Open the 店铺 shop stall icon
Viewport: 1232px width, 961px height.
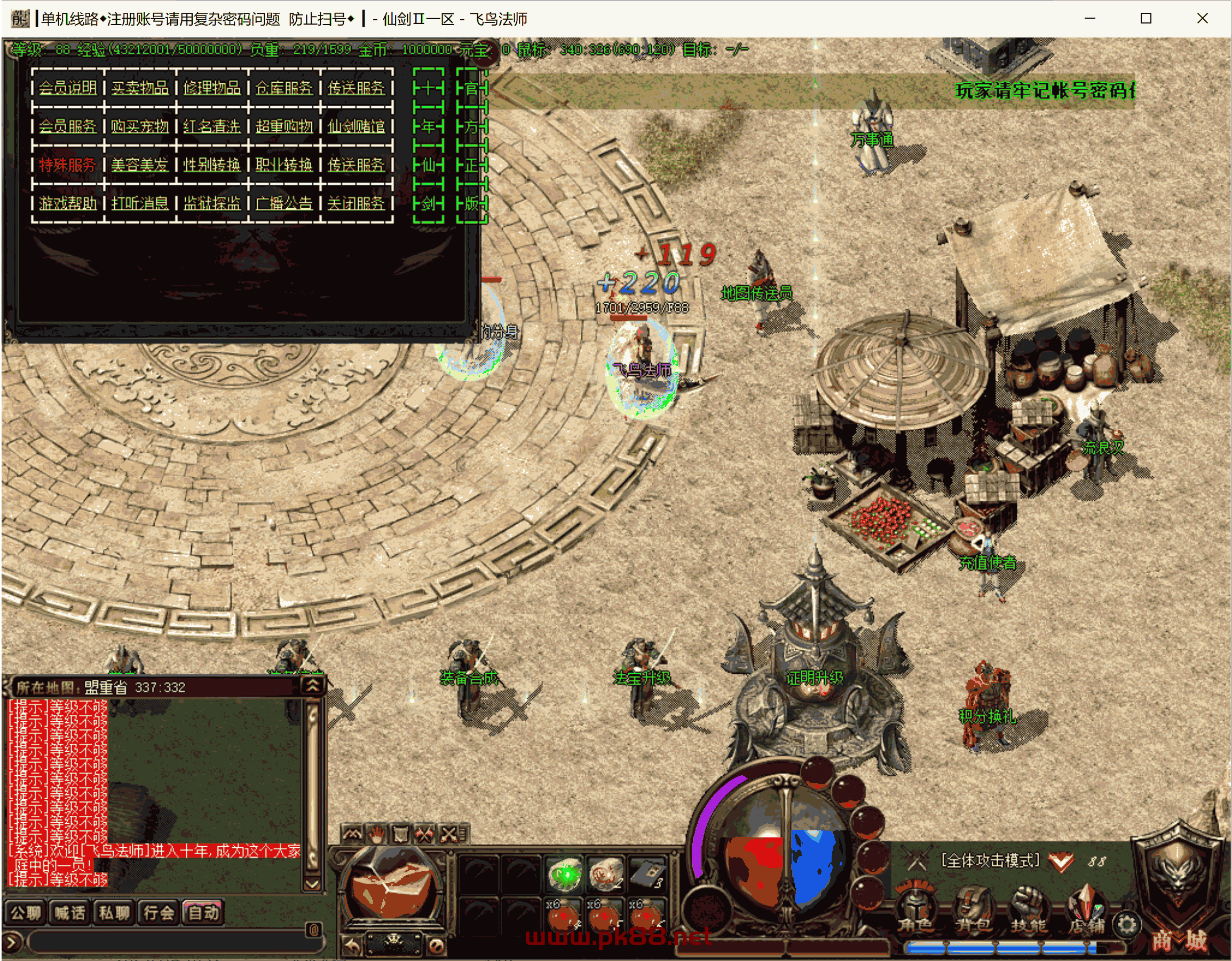[1086, 910]
